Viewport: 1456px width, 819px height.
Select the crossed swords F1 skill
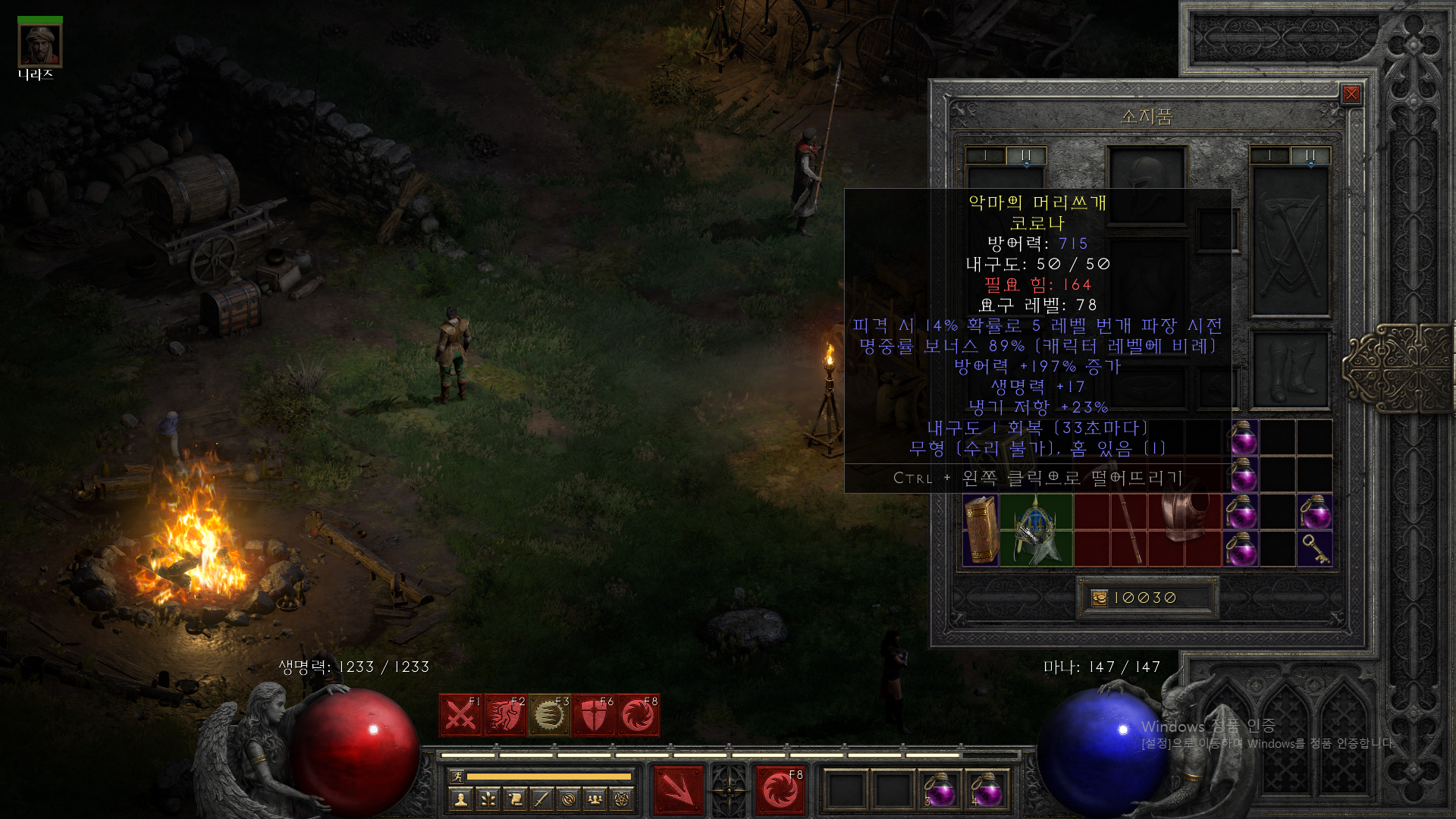(460, 715)
